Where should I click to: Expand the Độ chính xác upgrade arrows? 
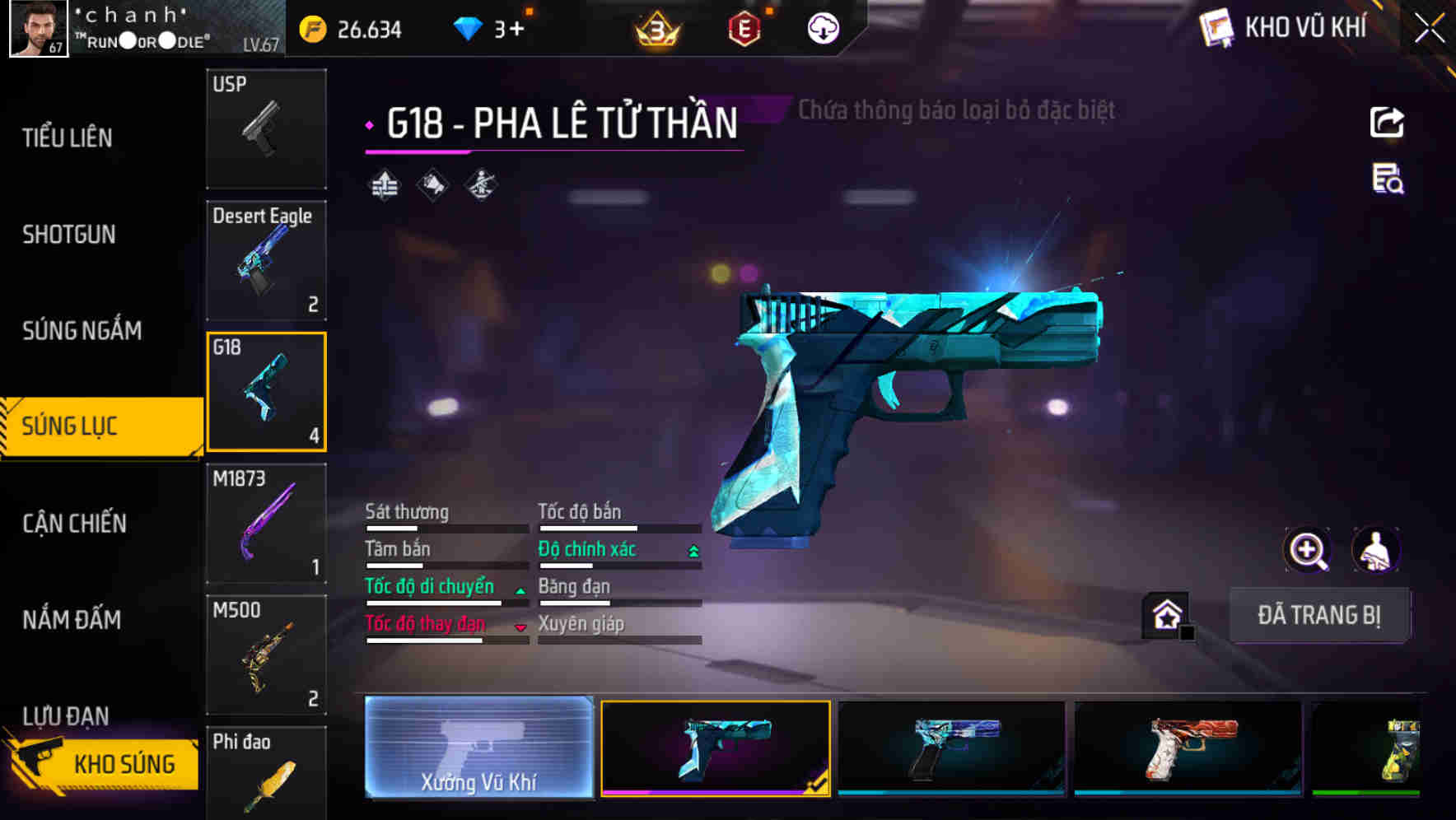pyautogui.click(x=692, y=549)
